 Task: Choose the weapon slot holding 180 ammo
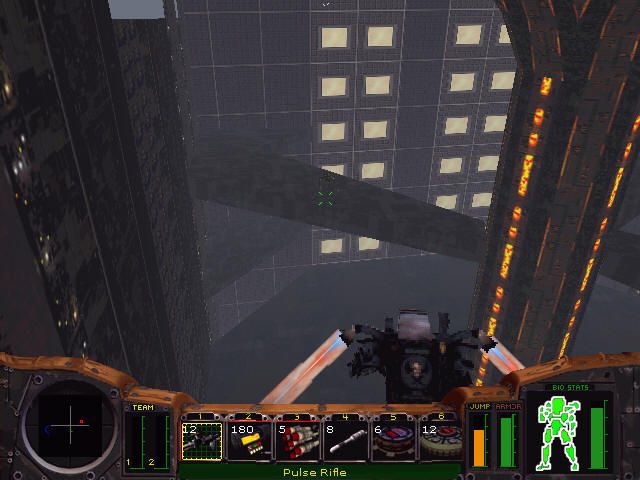click(x=250, y=440)
